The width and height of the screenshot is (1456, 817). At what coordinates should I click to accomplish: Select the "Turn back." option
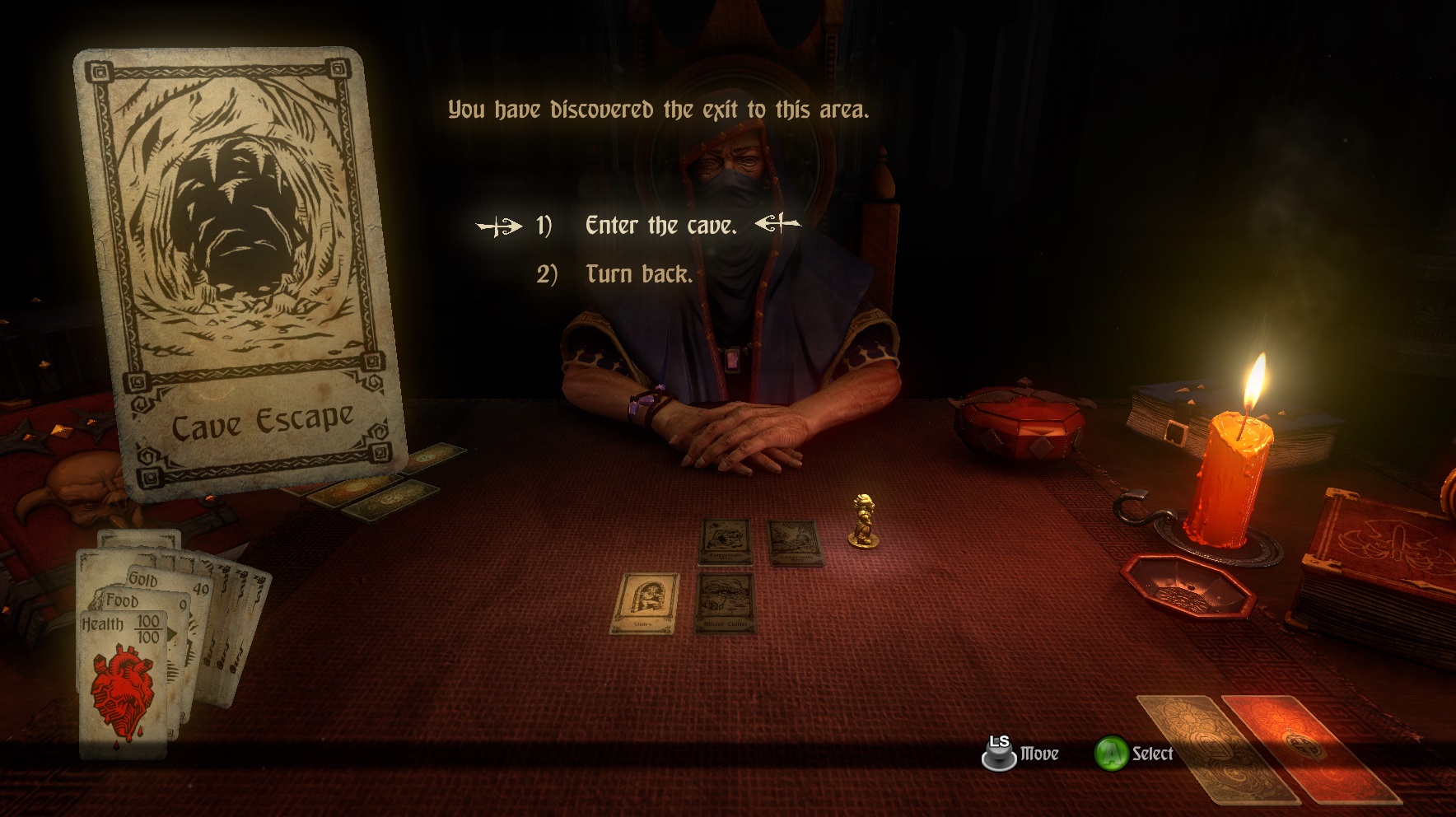(x=638, y=274)
